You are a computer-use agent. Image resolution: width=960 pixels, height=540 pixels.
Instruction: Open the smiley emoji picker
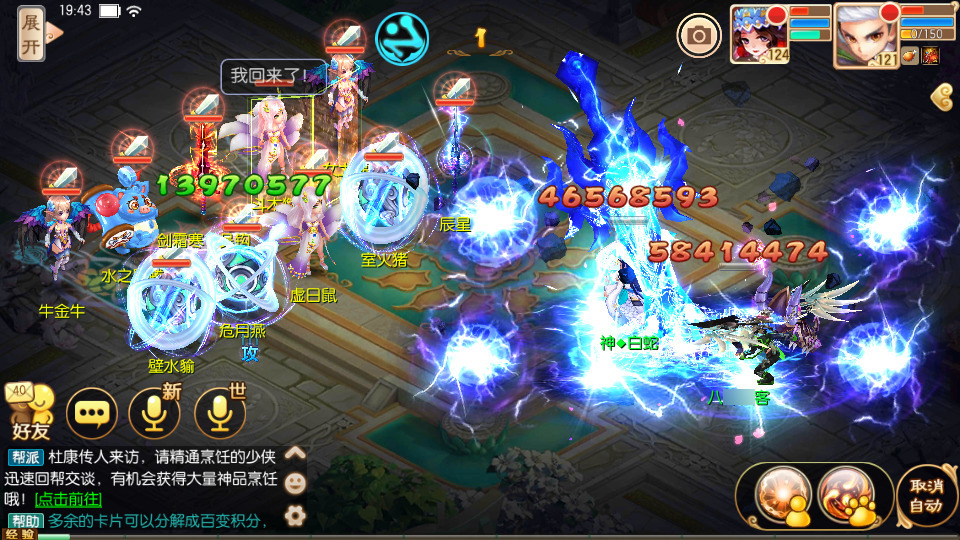(295, 484)
